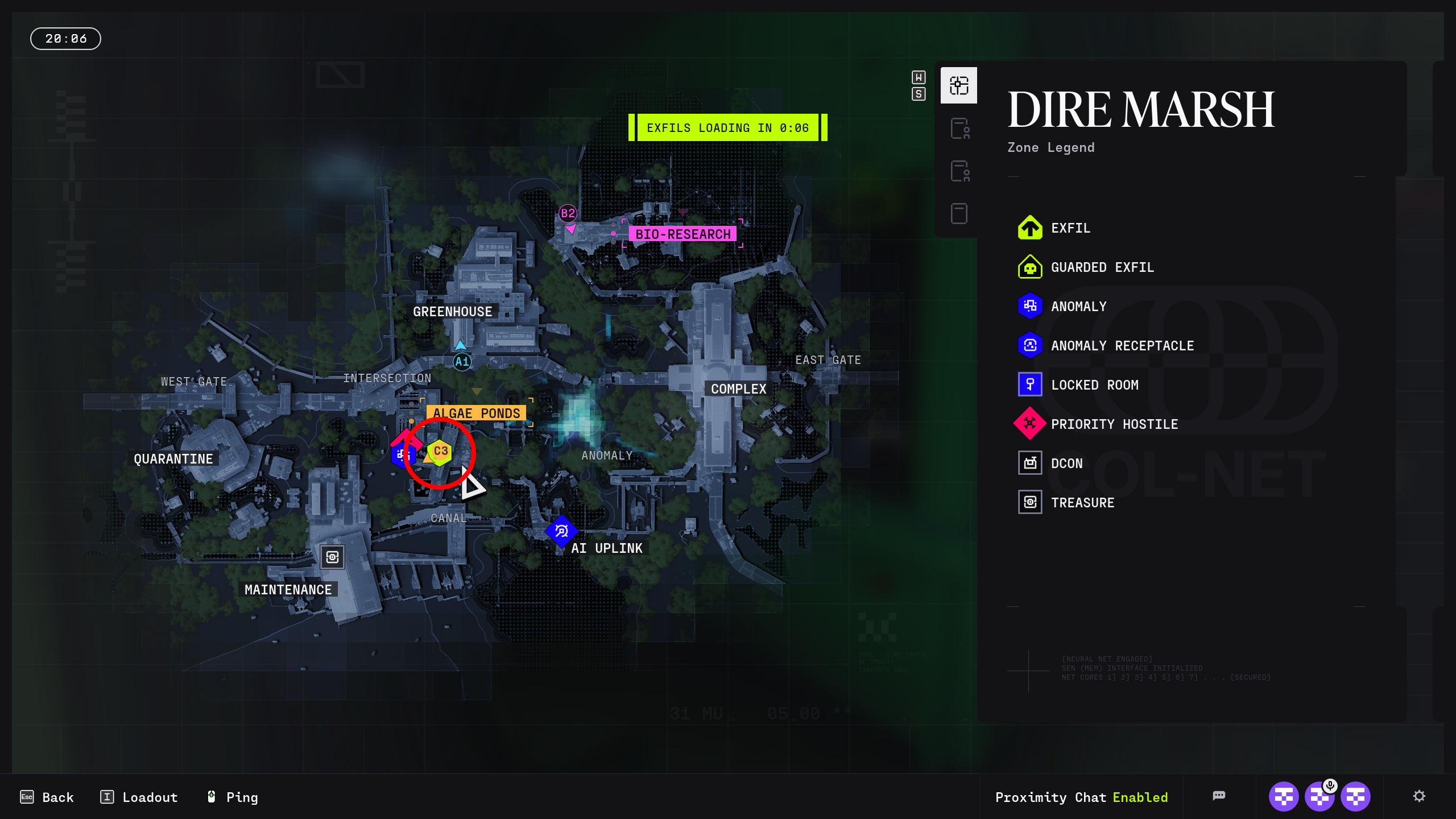Open the chat bubble icon near Proximity Chat

(x=1220, y=796)
